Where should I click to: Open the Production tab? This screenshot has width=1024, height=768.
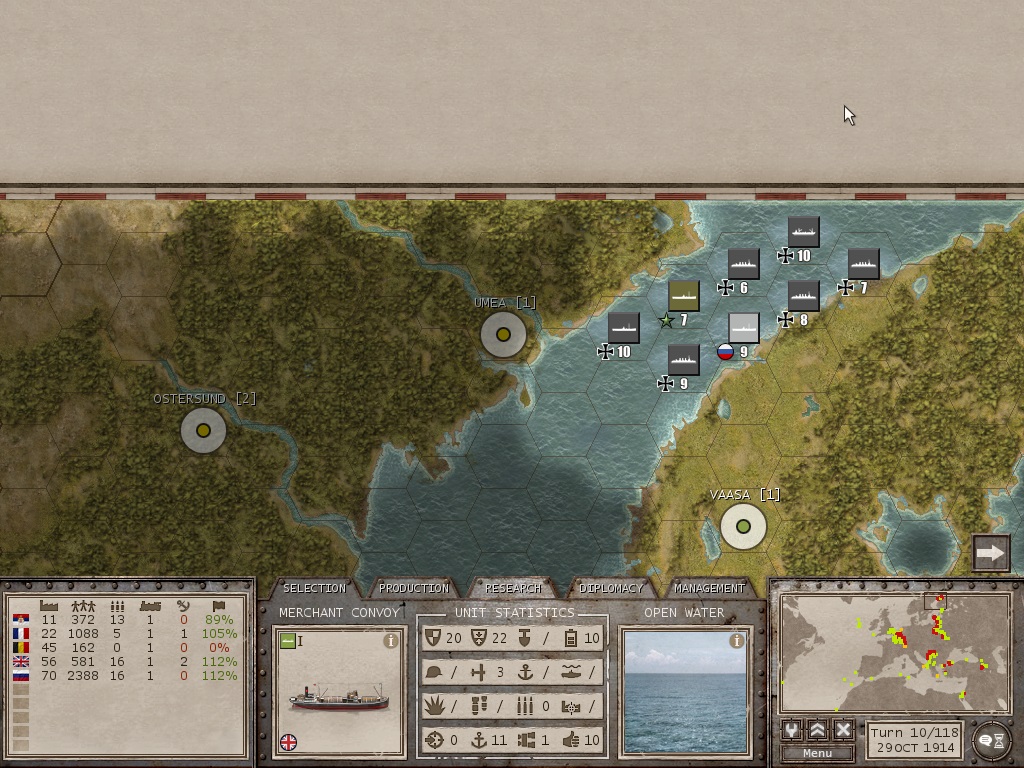[x=413, y=588]
